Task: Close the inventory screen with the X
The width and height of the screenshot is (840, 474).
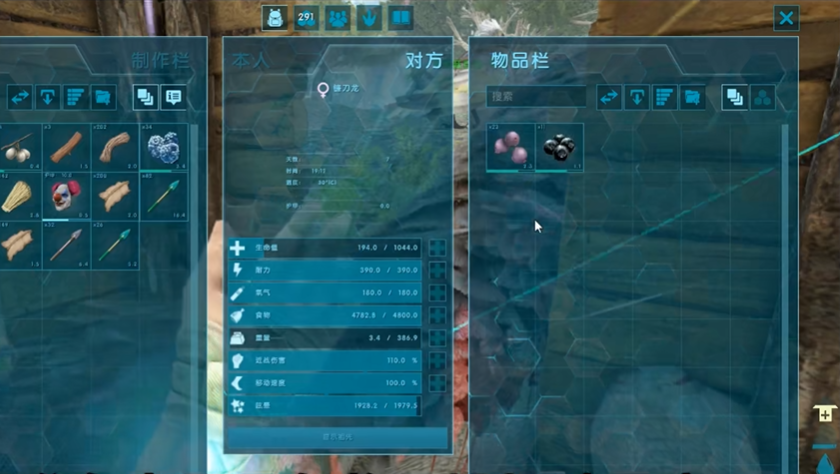Action: pyautogui.click(x=786, y=18)
